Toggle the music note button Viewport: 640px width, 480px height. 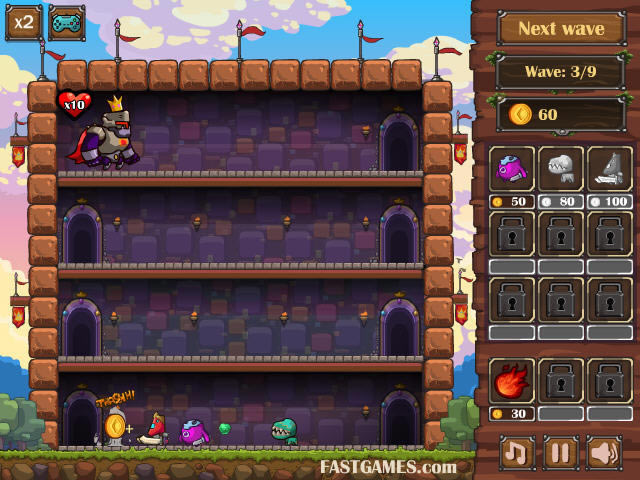[x=517, y=453]
